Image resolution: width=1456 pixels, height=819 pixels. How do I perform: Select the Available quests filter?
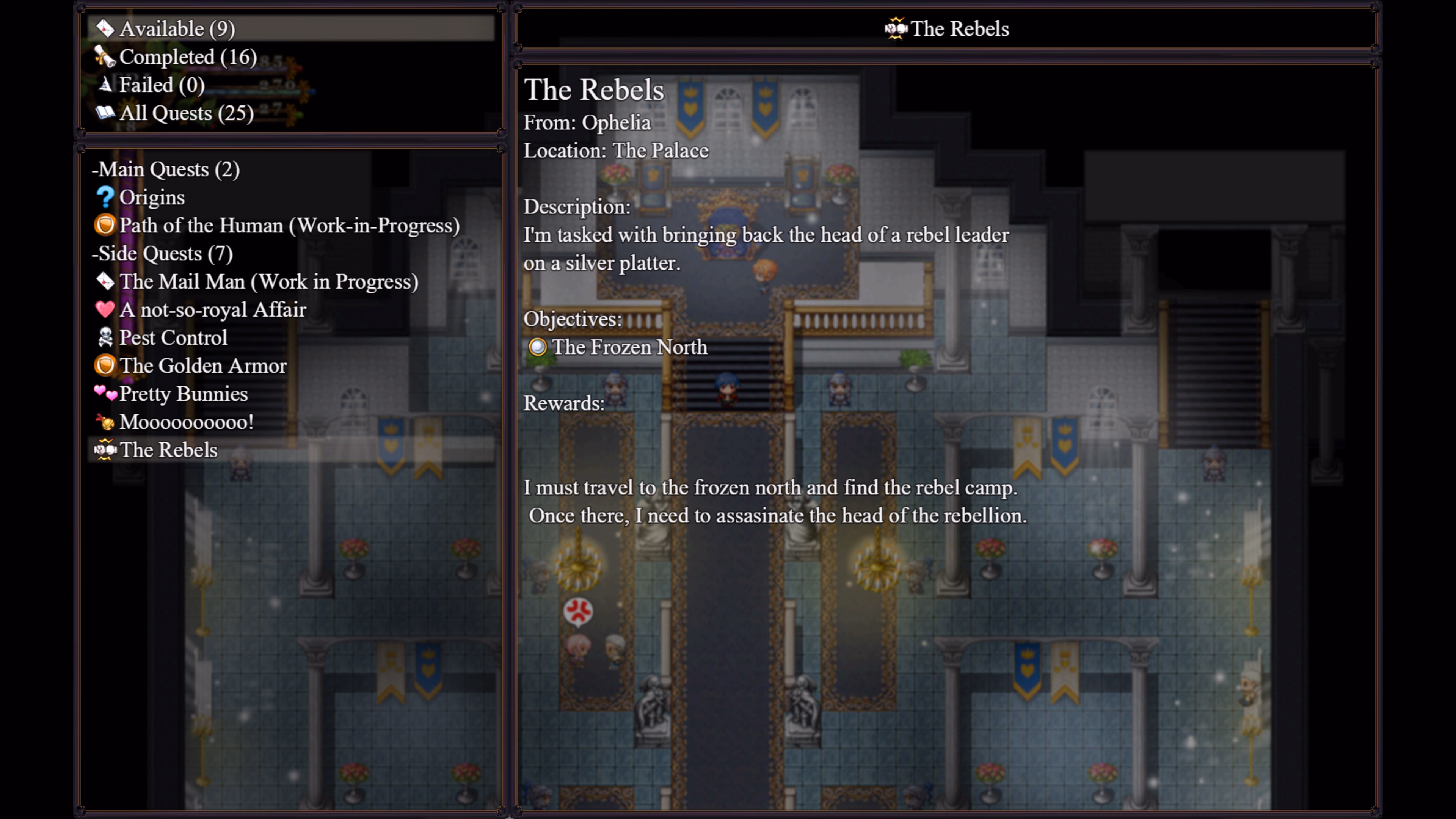[177, 29]
